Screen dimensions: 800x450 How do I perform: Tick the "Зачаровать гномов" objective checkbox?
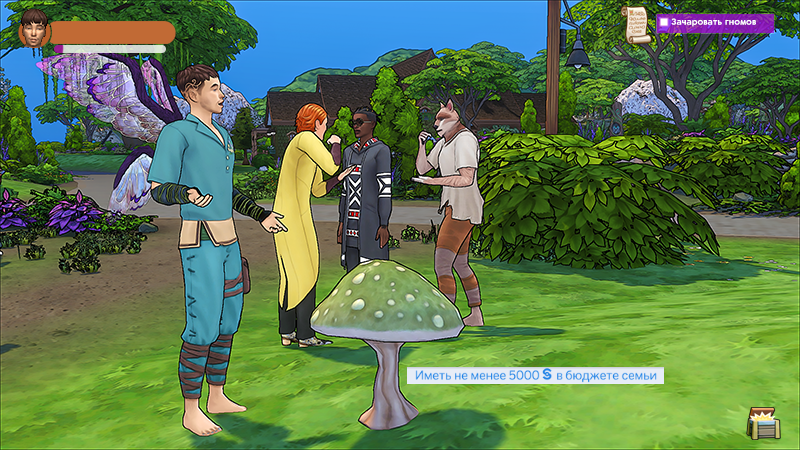pos(664,21)
